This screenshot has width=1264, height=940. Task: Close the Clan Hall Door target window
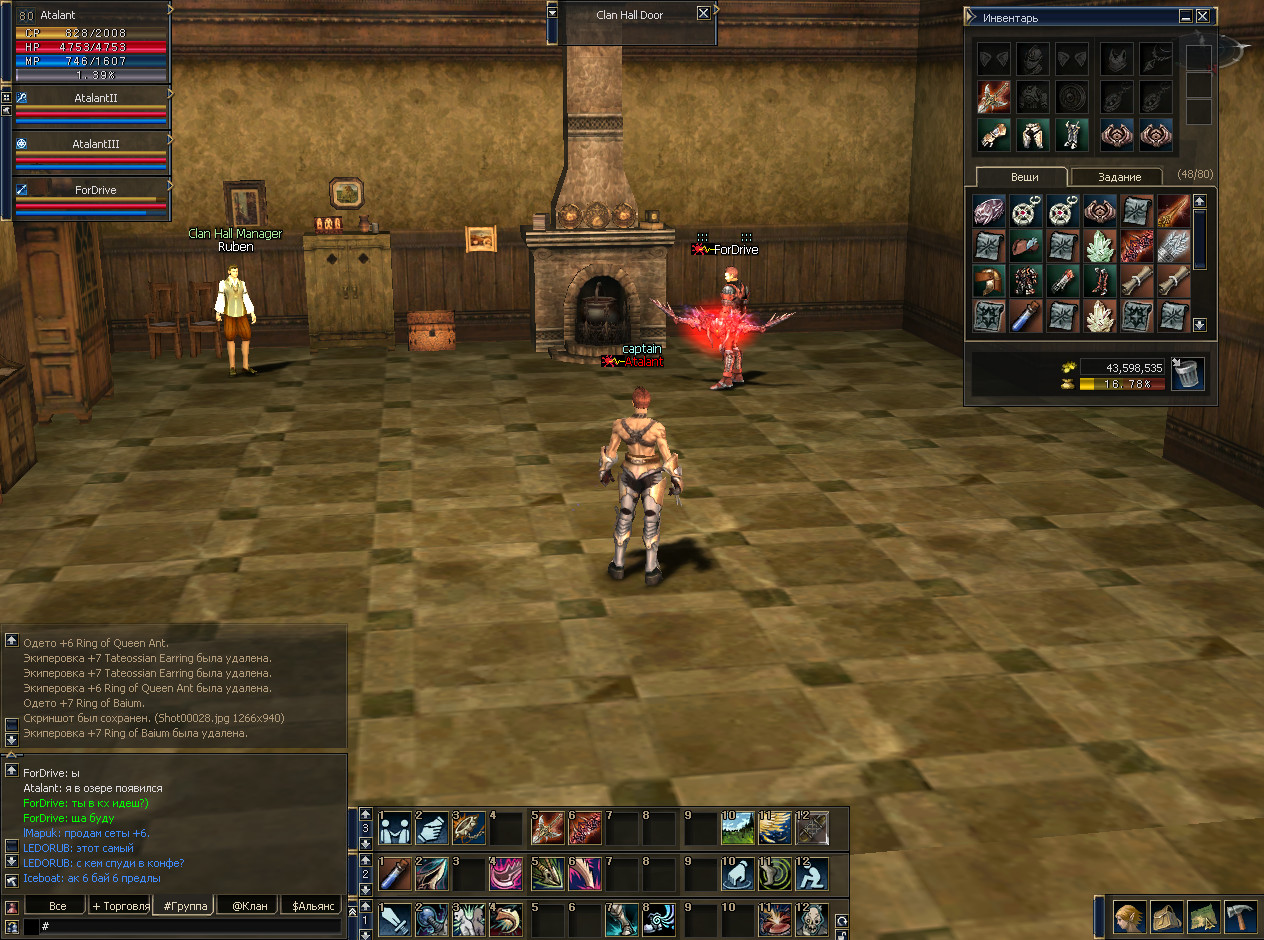(x=703, y=14)
